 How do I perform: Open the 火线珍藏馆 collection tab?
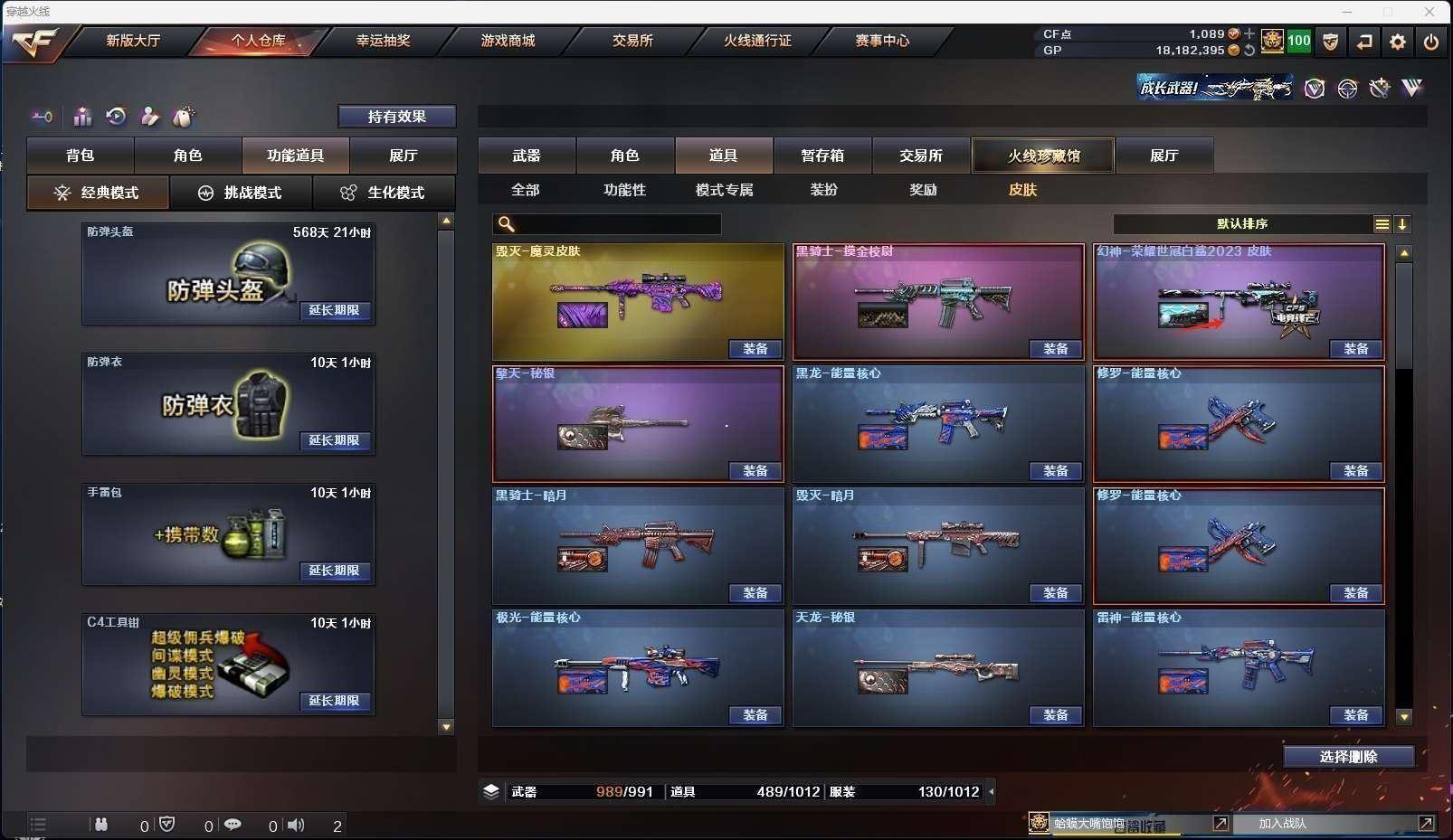coord(1043,156)
